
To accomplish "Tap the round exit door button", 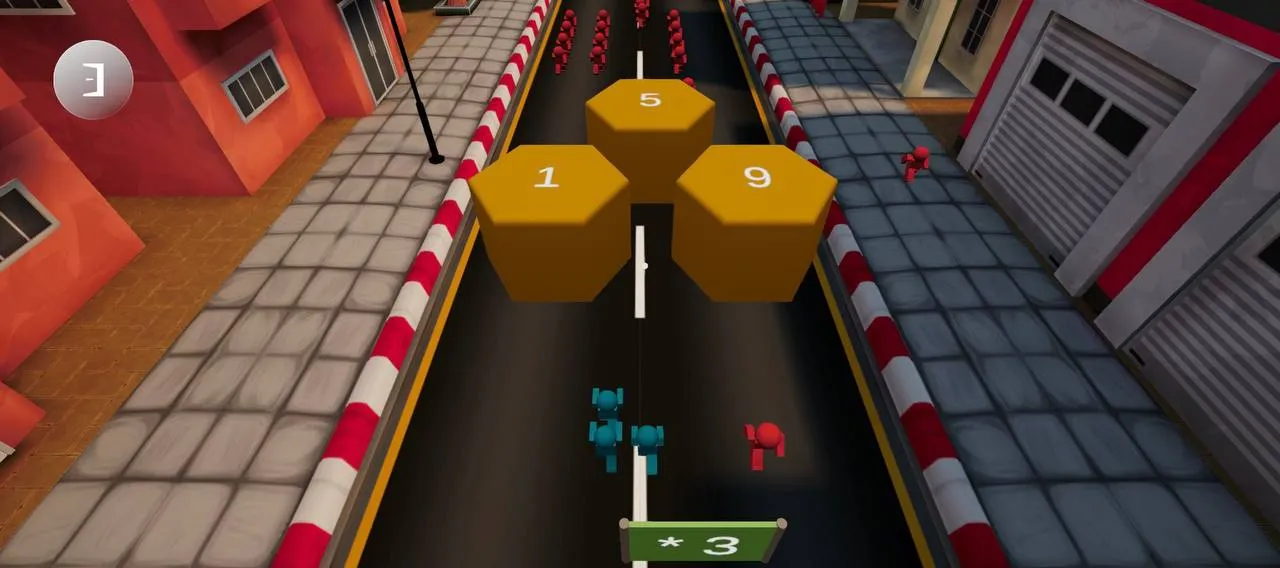I will (x=93, y=80).
